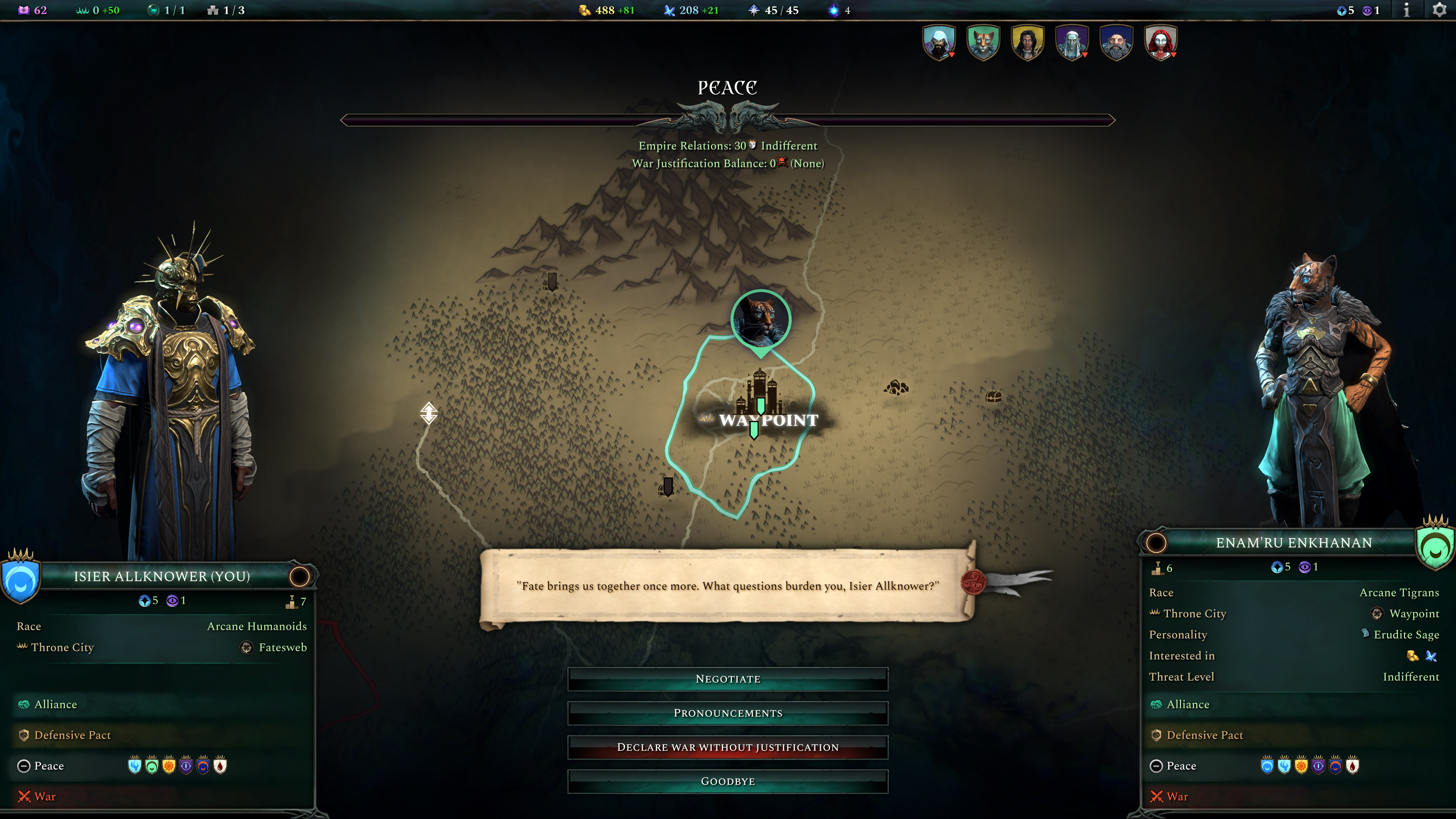Click Enam'Ru's circular portrait marker on the map
Viewport: 1456px width, 819px height.
click(762, 318)
